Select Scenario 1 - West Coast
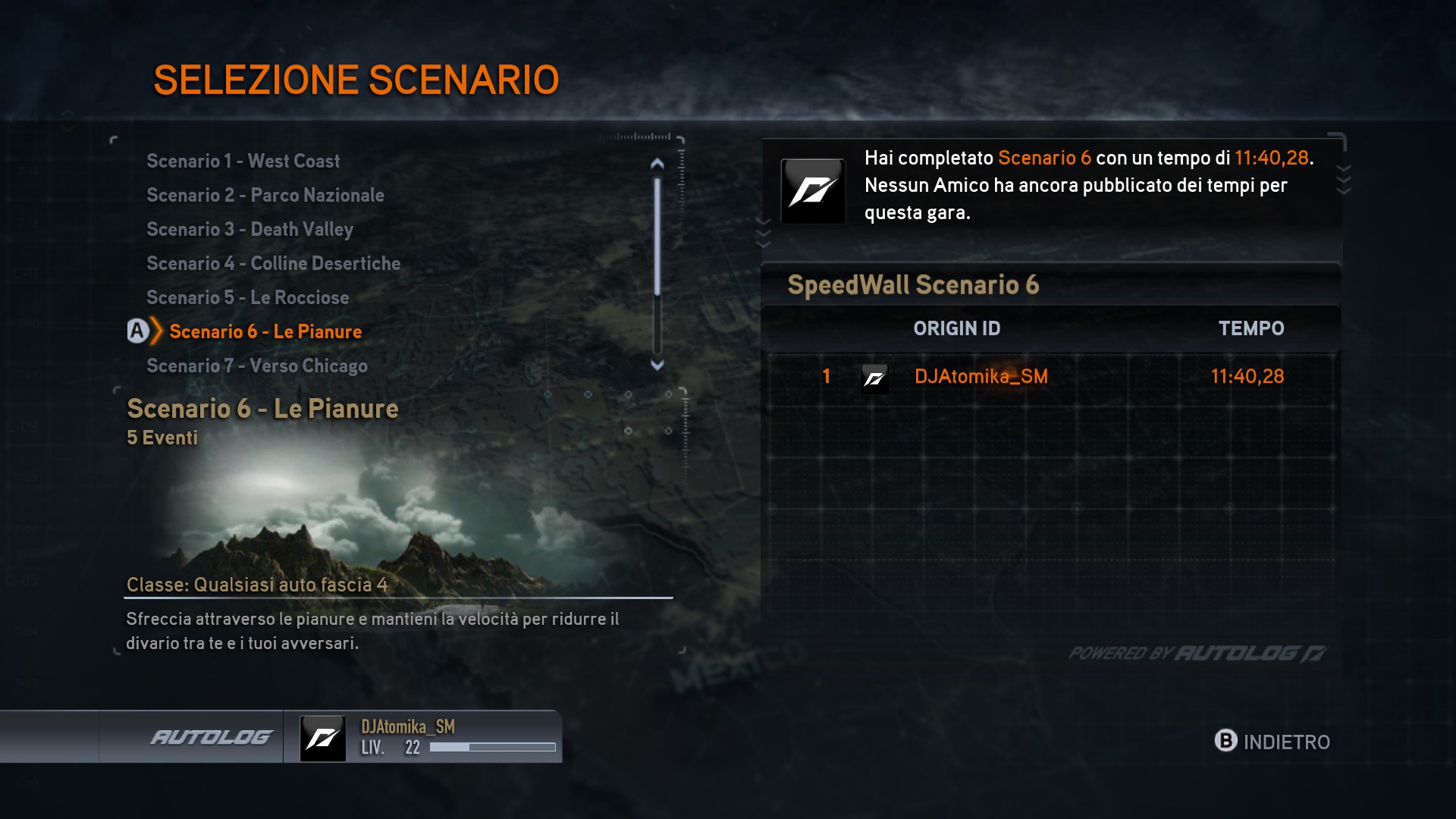The image size is (1456, 819). [243, 161]
